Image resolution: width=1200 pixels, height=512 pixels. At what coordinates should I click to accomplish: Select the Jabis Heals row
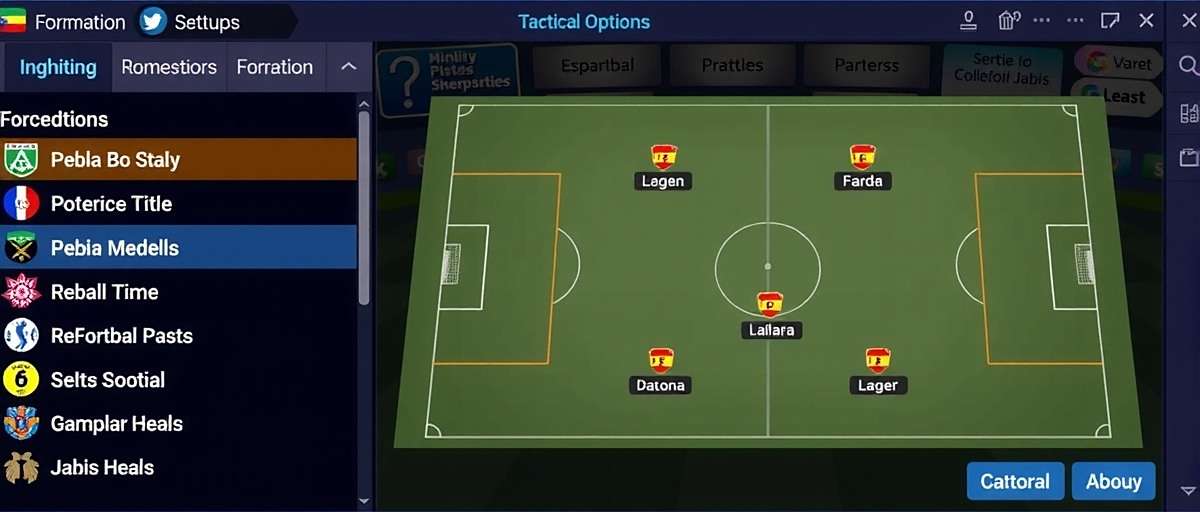[178, 467]
